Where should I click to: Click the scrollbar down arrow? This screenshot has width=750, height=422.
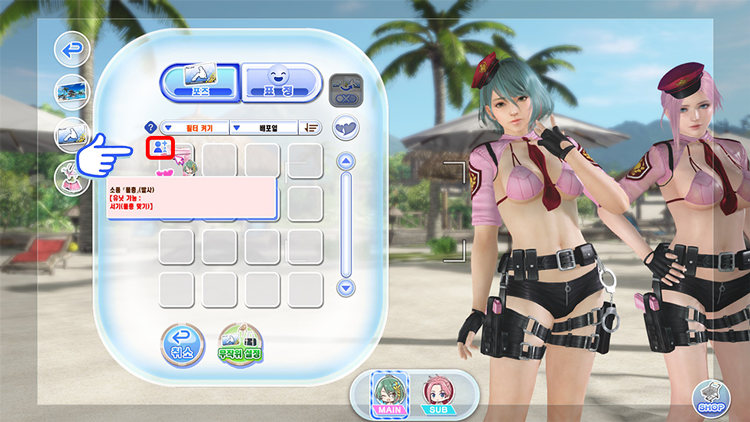[346, 287]
